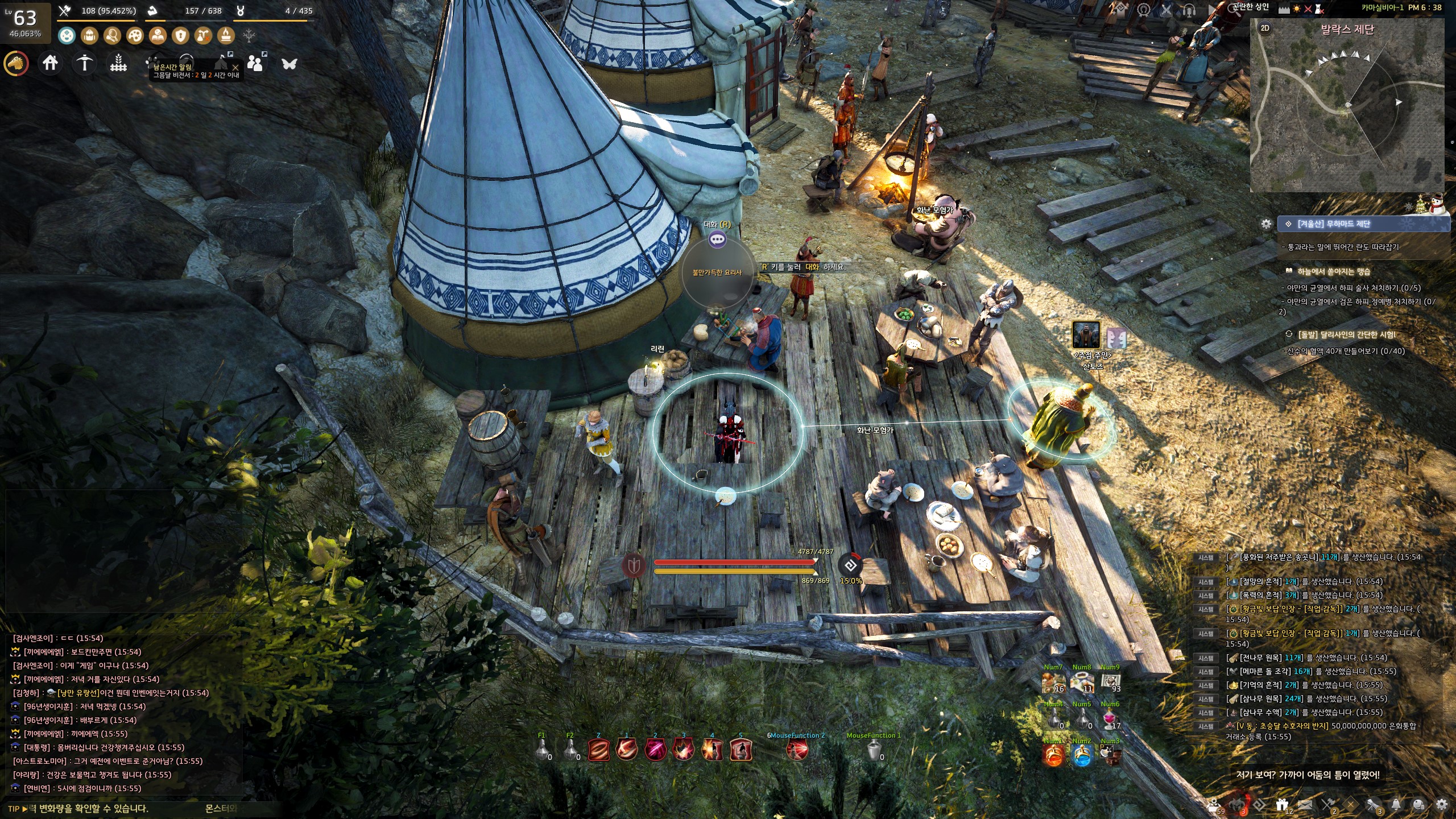The width and height of the screenshot is (1456, 819).
Task: Open the house residence icon
Action: [x=50, y=63]
